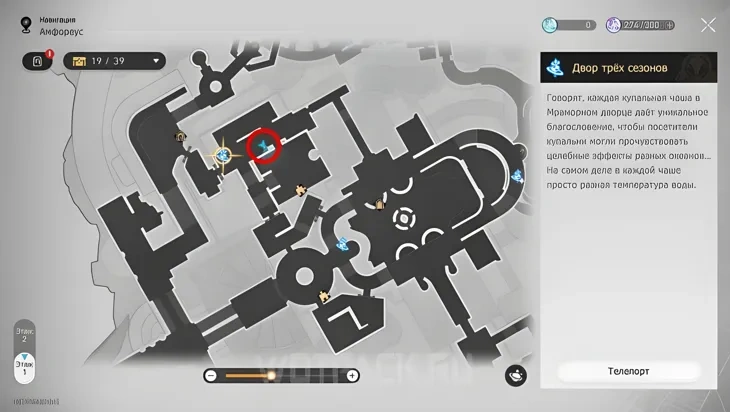Screen dimensions: 730x412
Task: Click the Телепорт button
Action: click(x=628, y=371)
